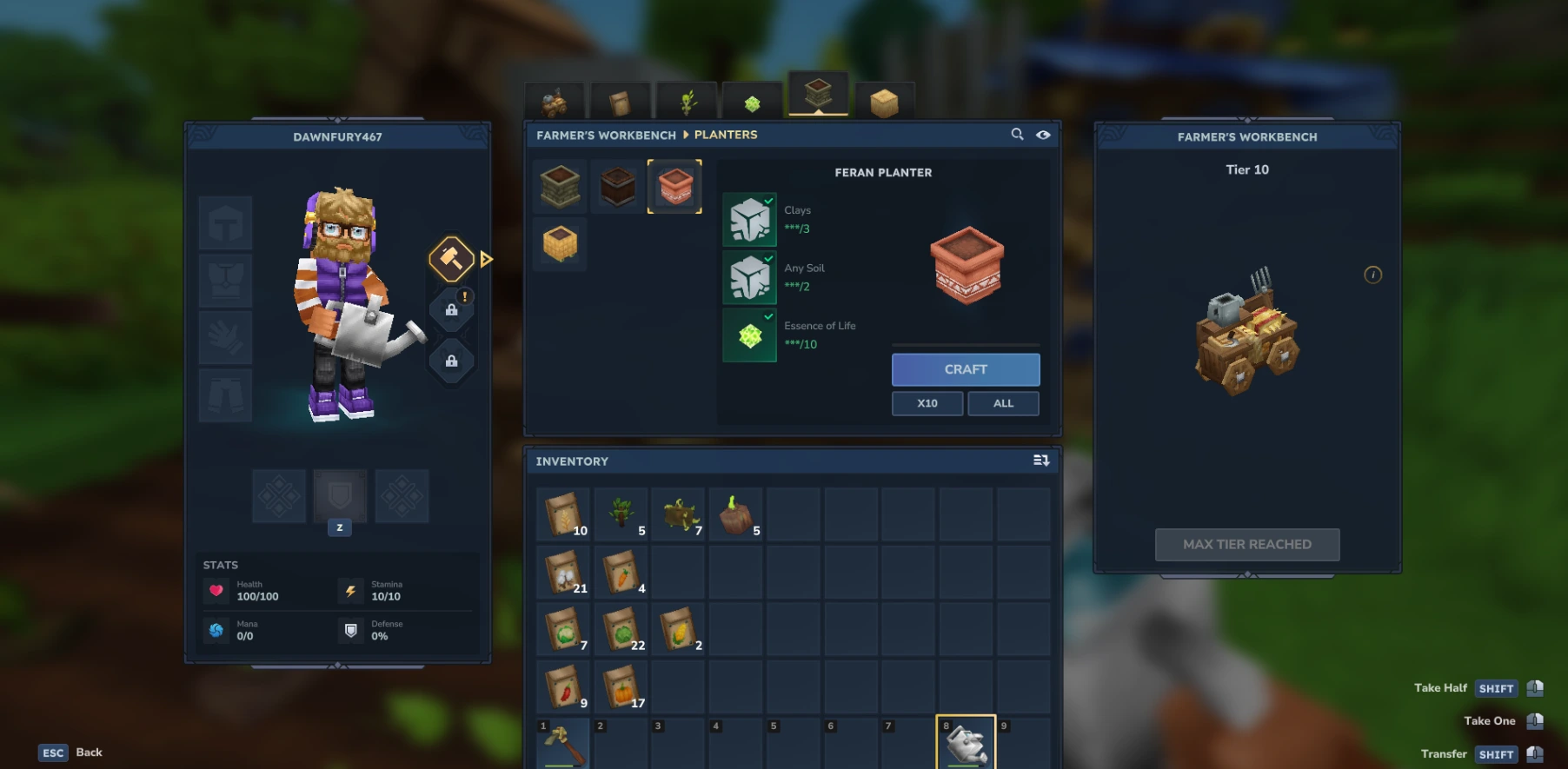Click the Clays ingredient icon
Image resolution: width=1568 pixels, height=769 pixels.
tap(749, 219)
